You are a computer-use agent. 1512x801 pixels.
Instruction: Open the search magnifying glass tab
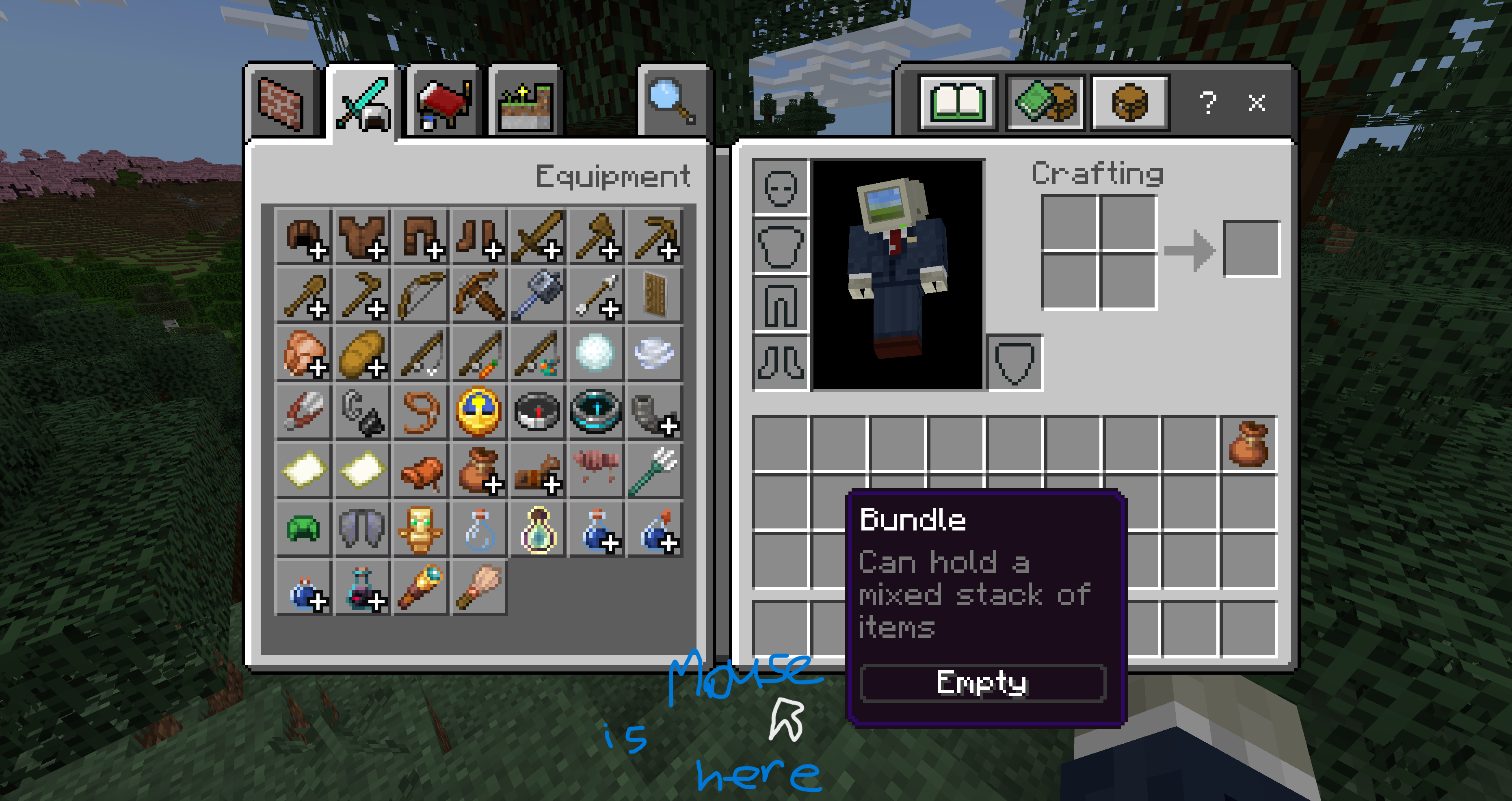[x=672, y=103]
